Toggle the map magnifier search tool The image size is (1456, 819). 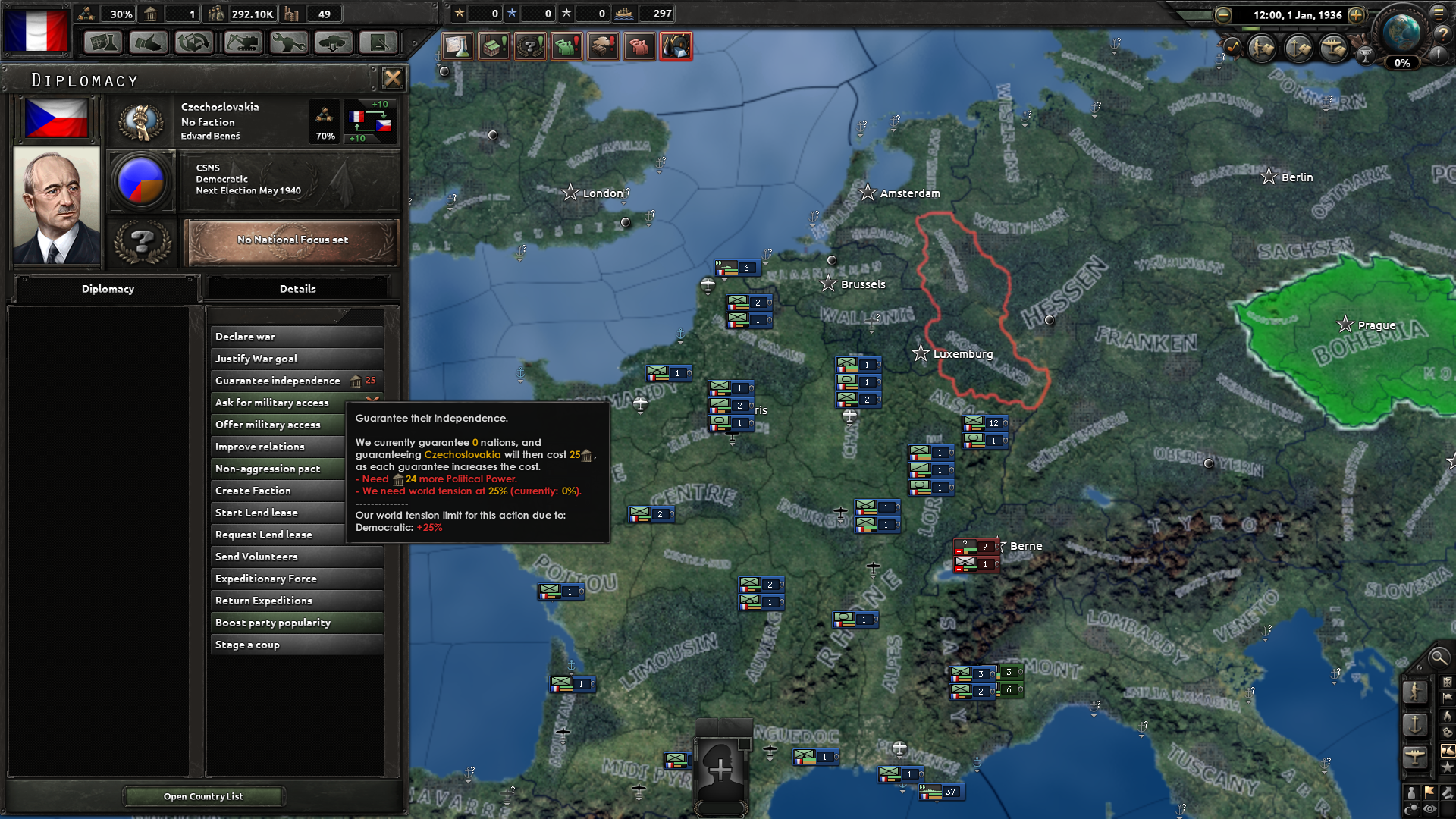coord(1439,658)
